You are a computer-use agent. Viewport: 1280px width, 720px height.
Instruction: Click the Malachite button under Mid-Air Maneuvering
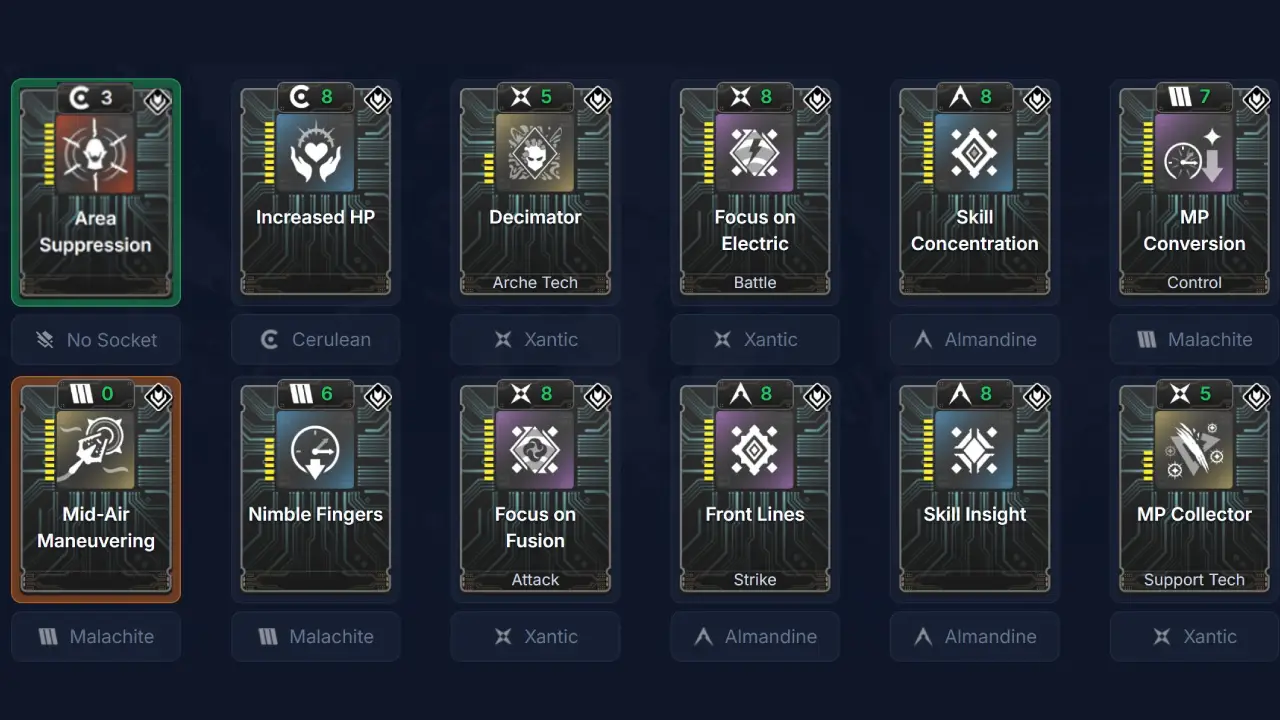[96, 636]
